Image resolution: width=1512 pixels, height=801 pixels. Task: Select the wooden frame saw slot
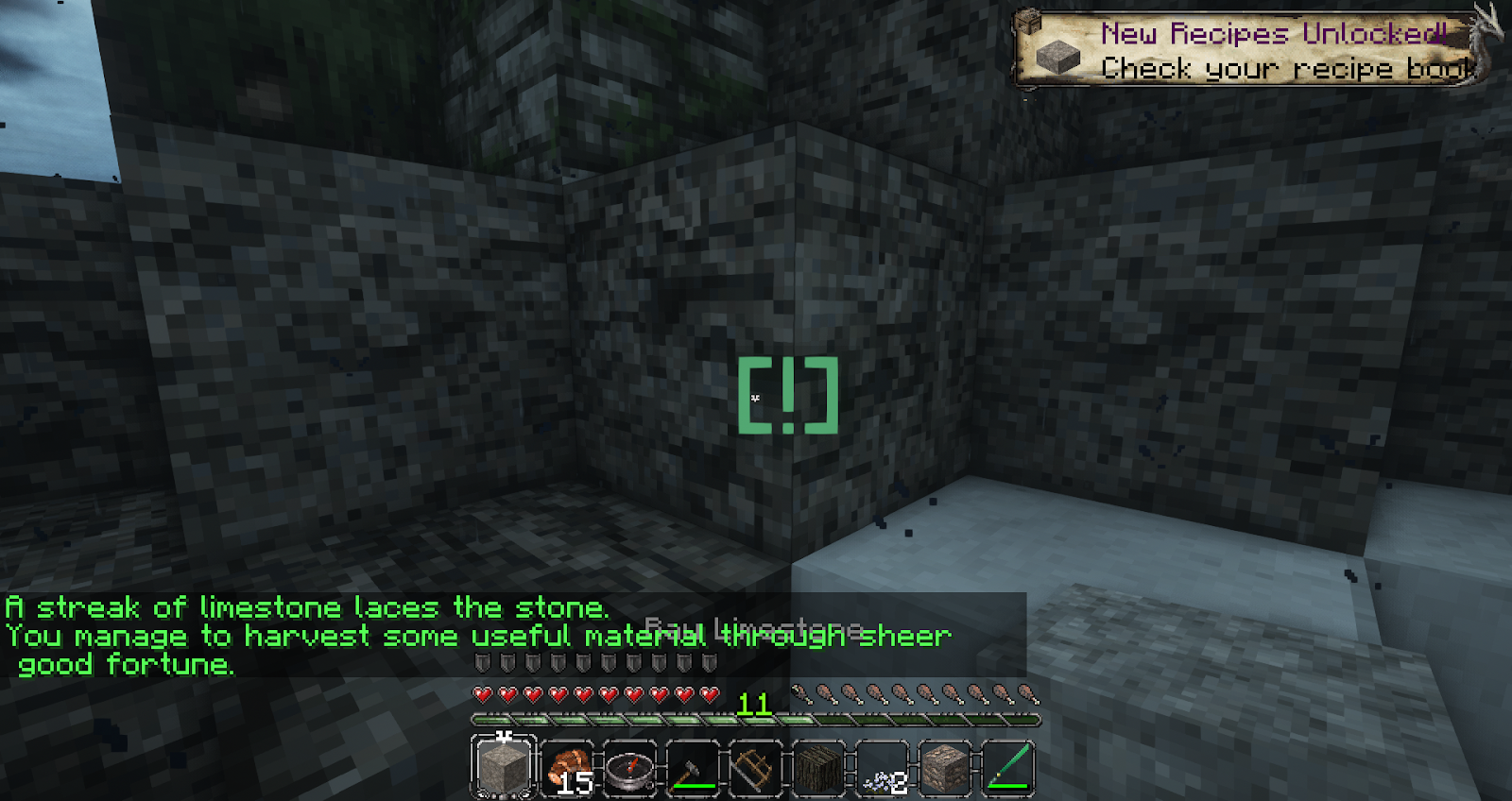[756, 767]
